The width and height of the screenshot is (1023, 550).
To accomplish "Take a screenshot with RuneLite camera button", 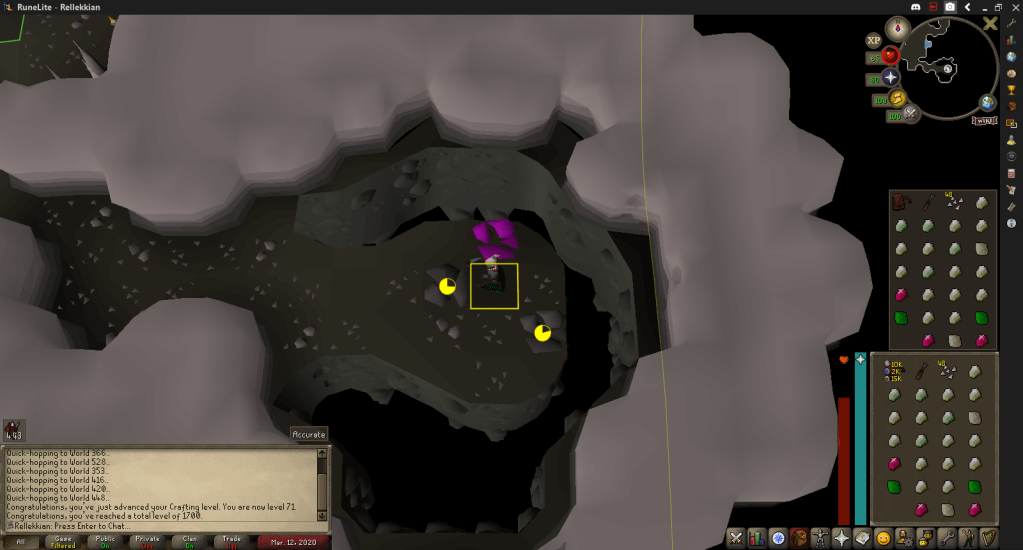I will click(x=949, y=7).
